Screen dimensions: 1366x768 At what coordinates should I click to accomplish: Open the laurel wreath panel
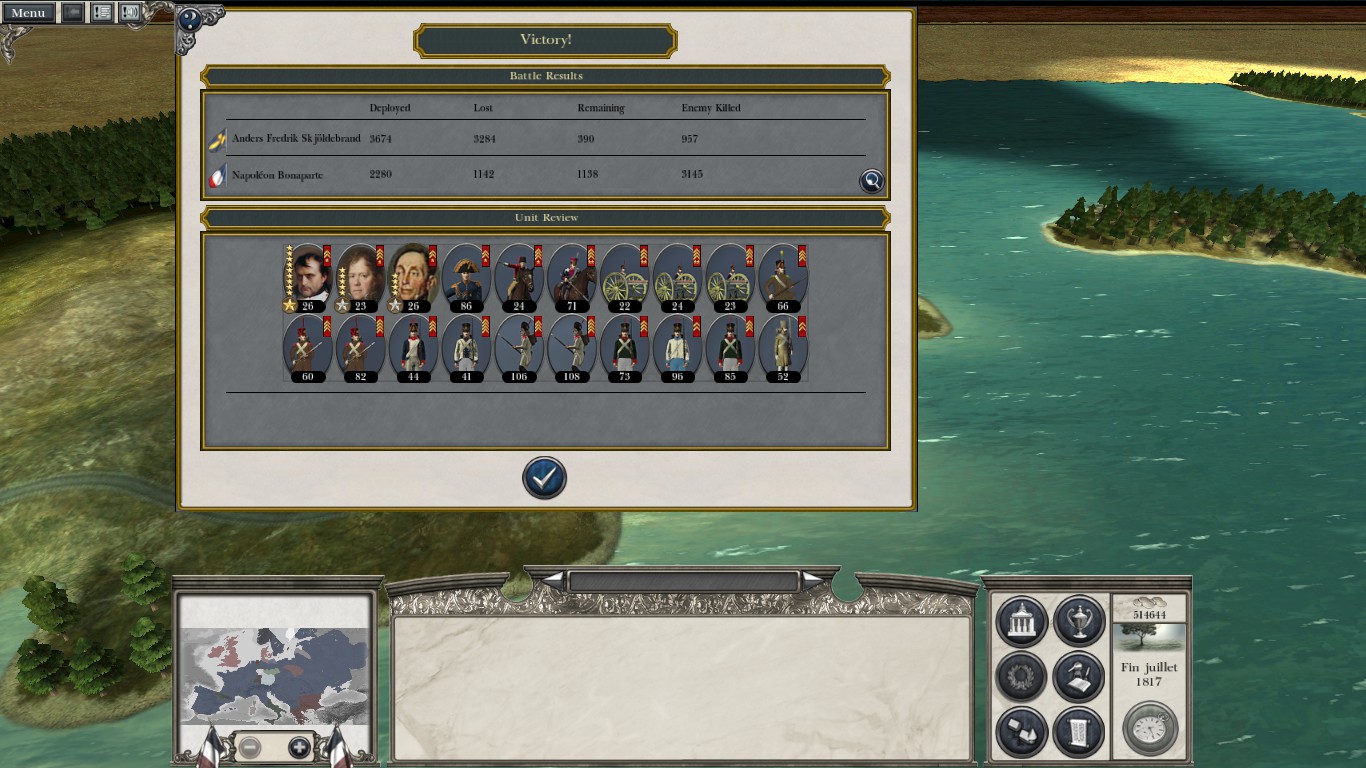point(1021,677)
